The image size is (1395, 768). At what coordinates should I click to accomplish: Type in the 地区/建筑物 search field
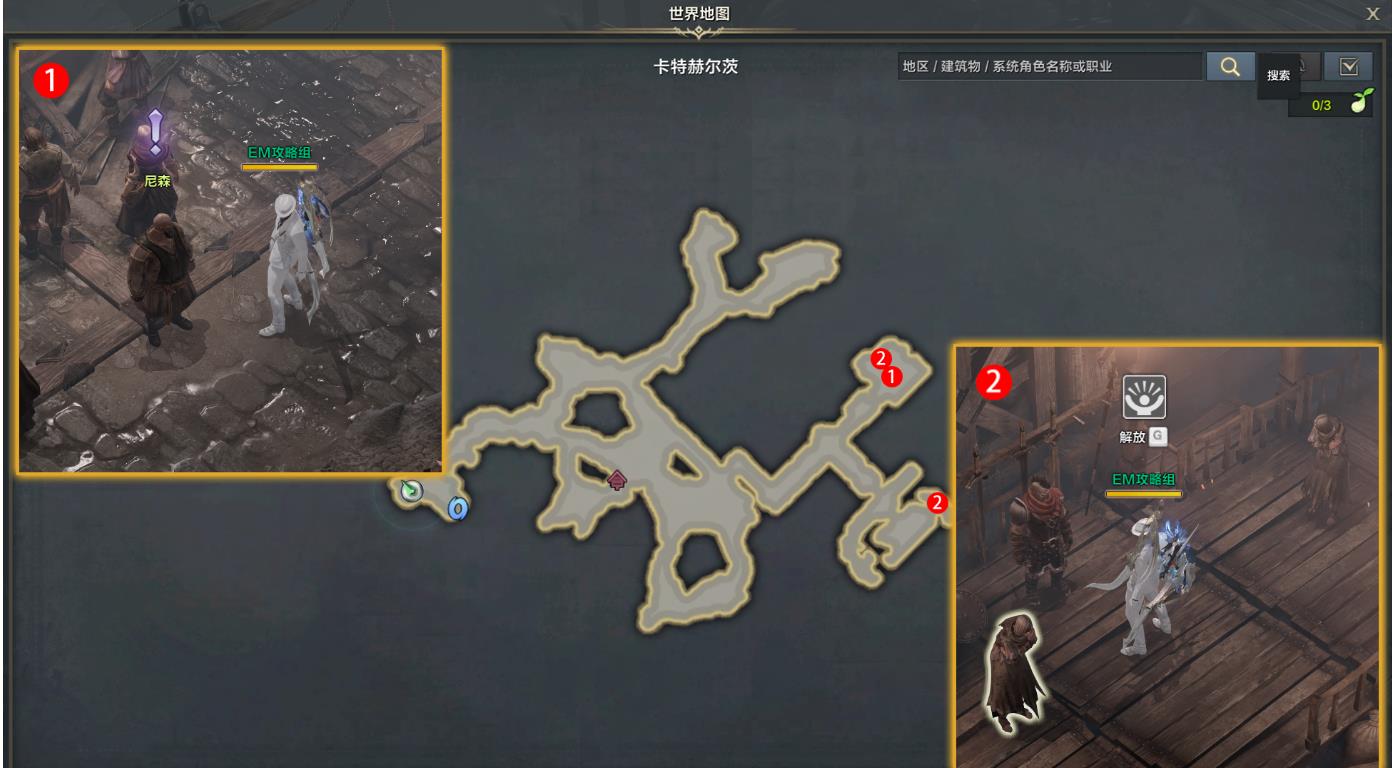coord(1050,67)
